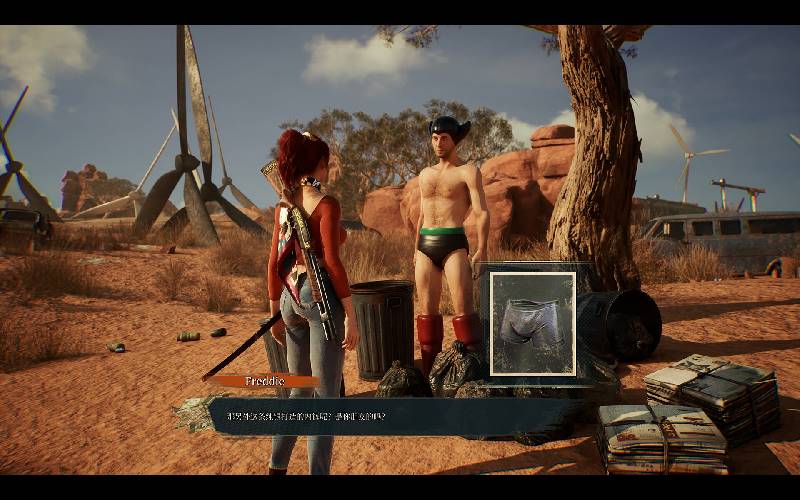Select the underwear item picture frame
The image size is (800, 500).
[x=532, y=323]
